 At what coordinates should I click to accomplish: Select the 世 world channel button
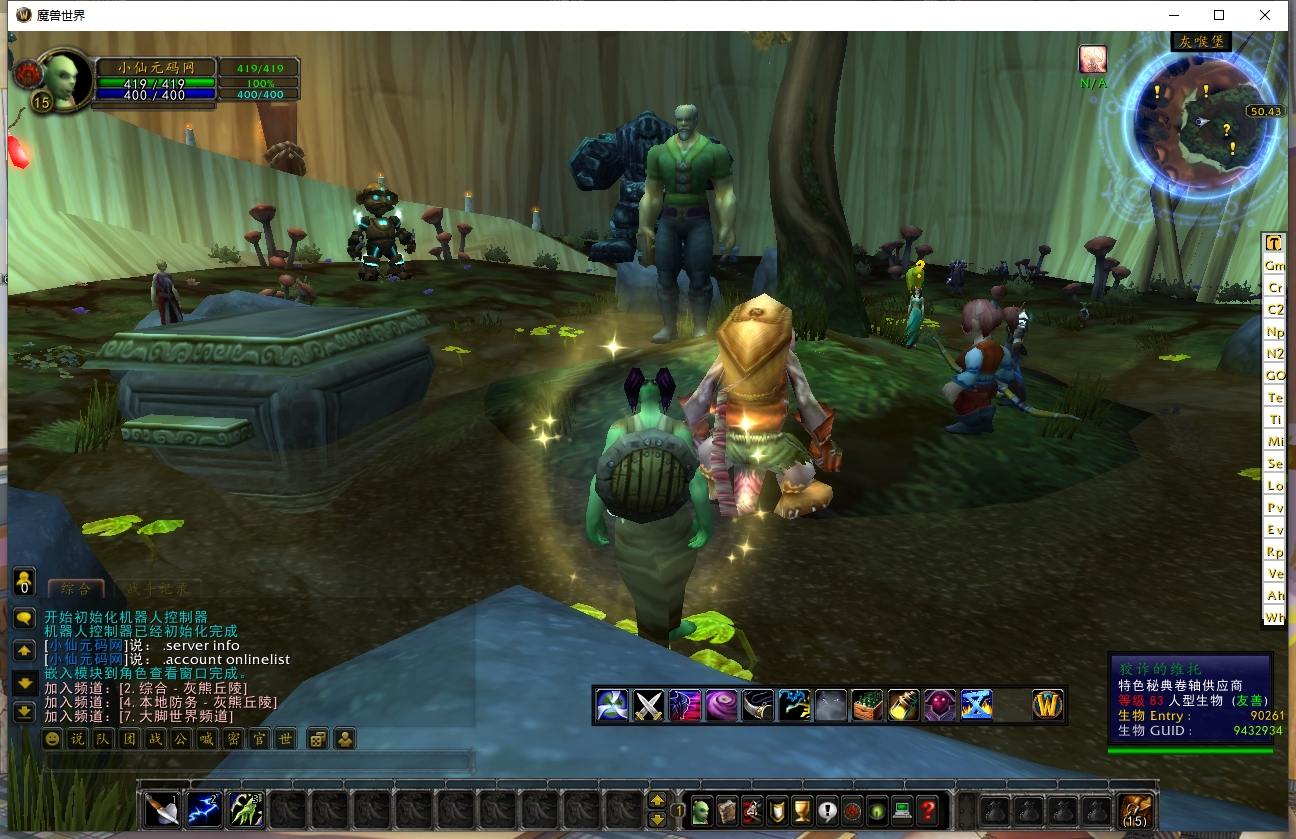tap(285, 740)
